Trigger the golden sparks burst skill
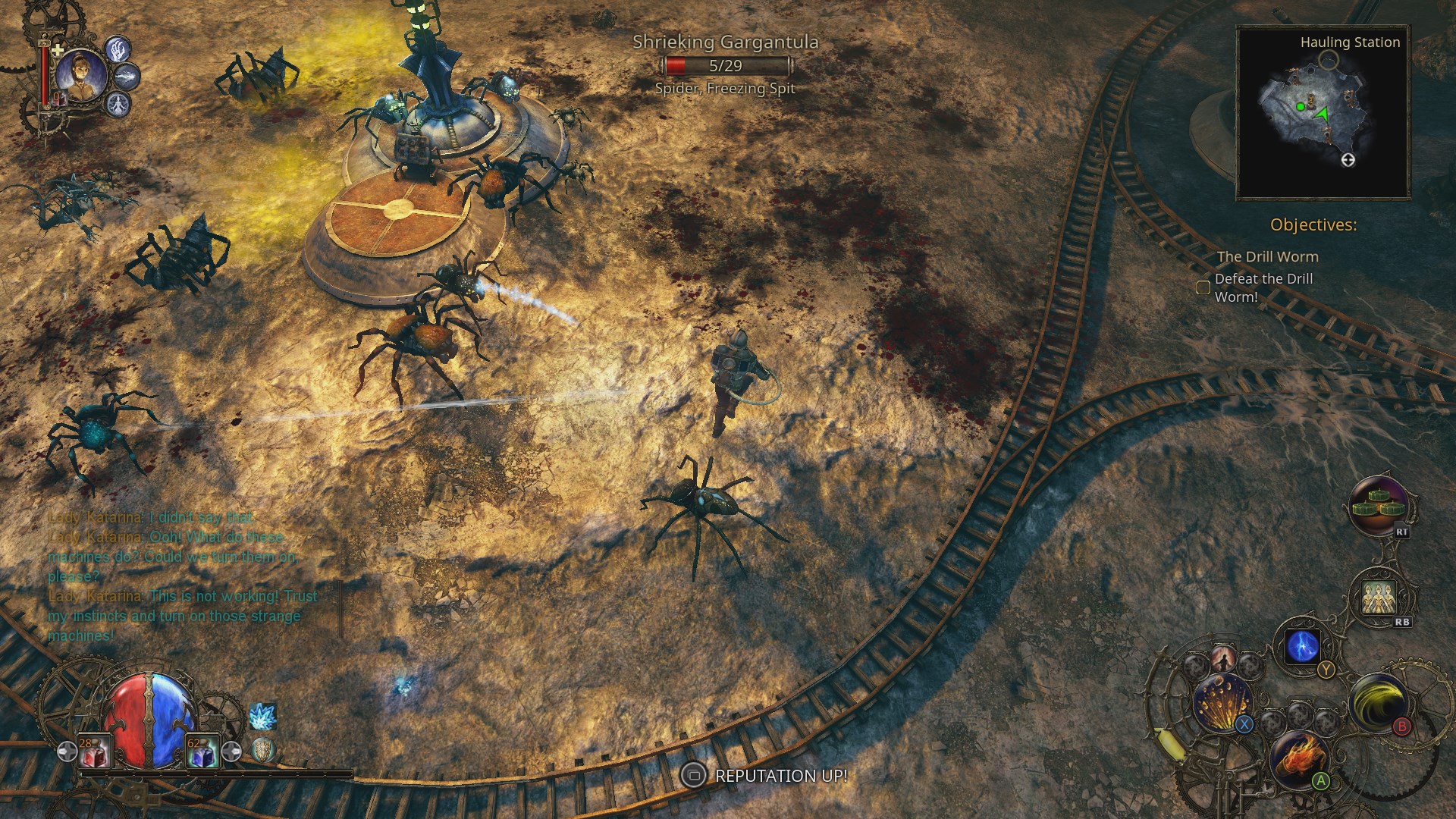1456x819 pixels. (1222, 703)
